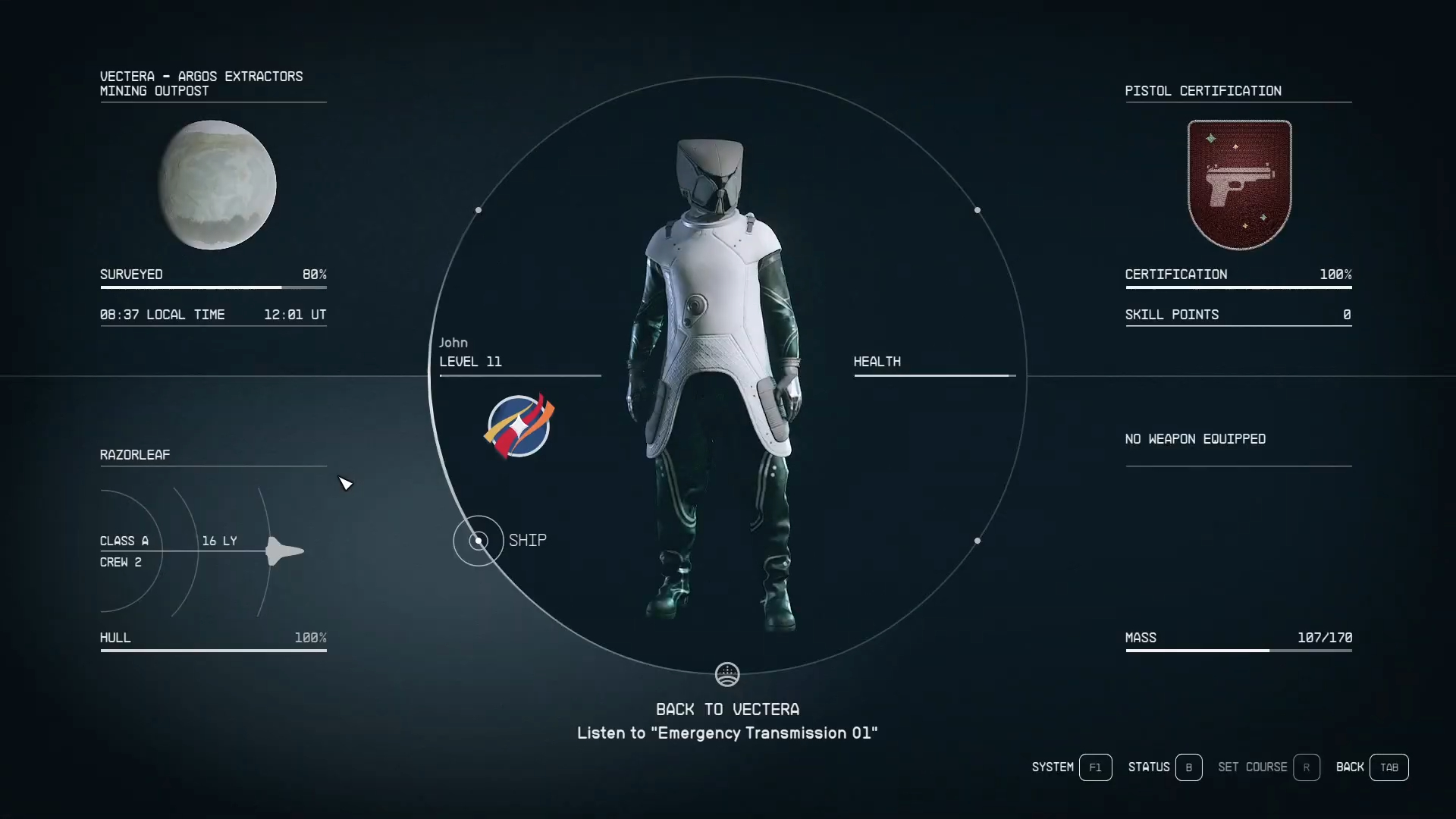Image resolution: width=1456 pixels, height=819 pixels.
Task: Select the lower-right node on the orbit ring
Action: [x=977, y=541]
